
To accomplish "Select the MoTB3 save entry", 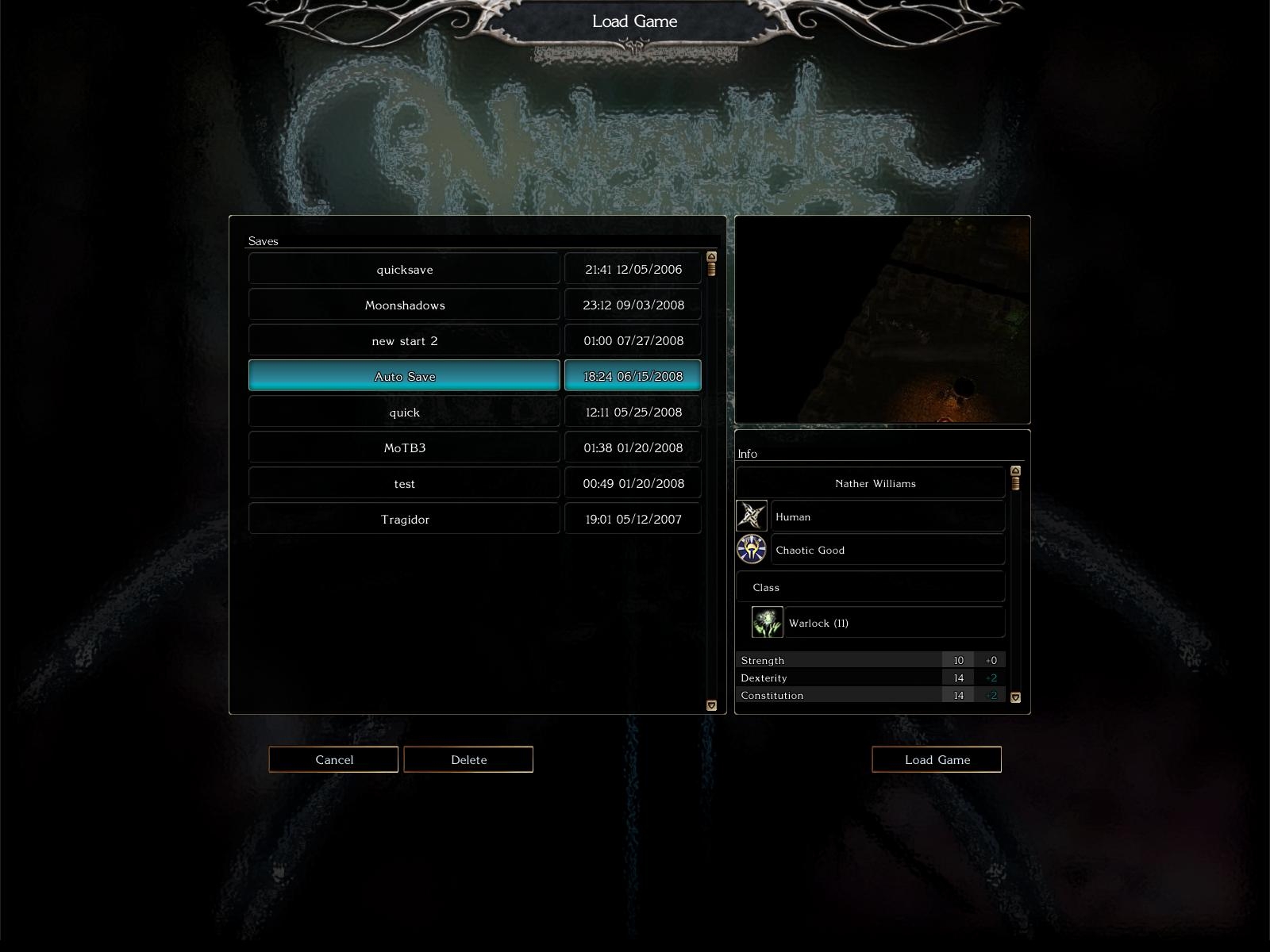I will click(404, 447).
